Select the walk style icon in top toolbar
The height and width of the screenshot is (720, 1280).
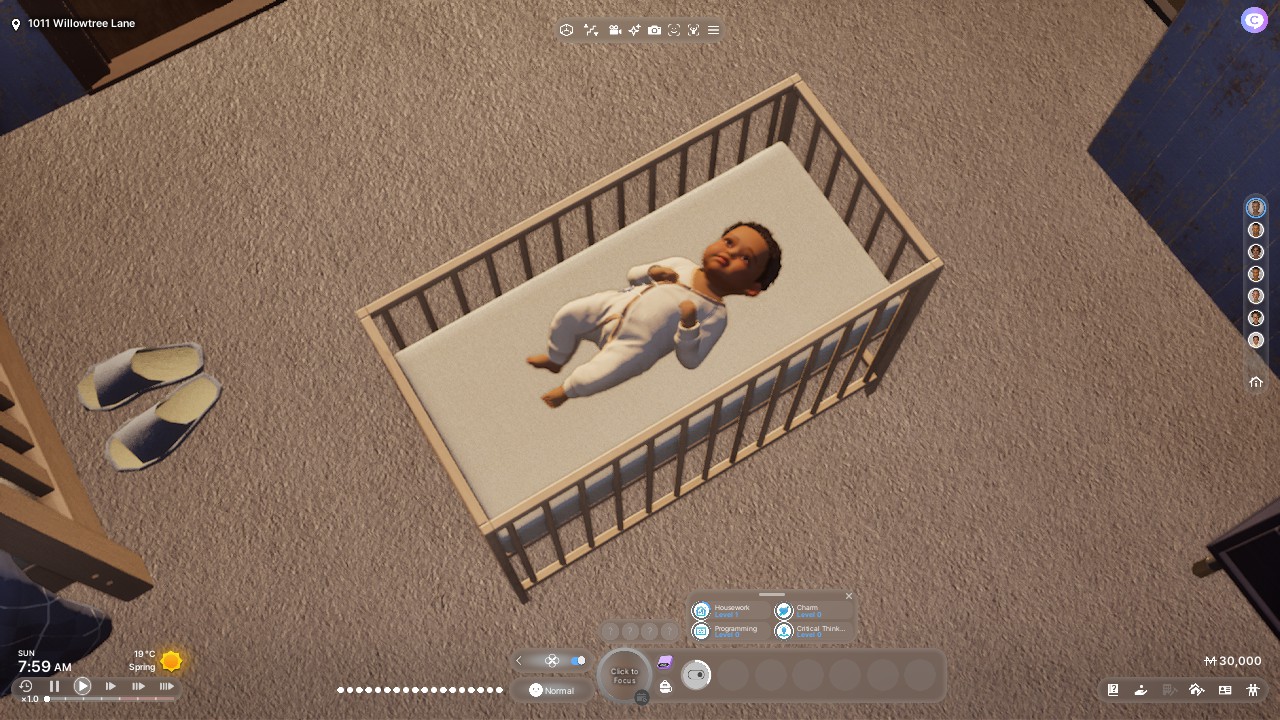[x=591, y=30]
